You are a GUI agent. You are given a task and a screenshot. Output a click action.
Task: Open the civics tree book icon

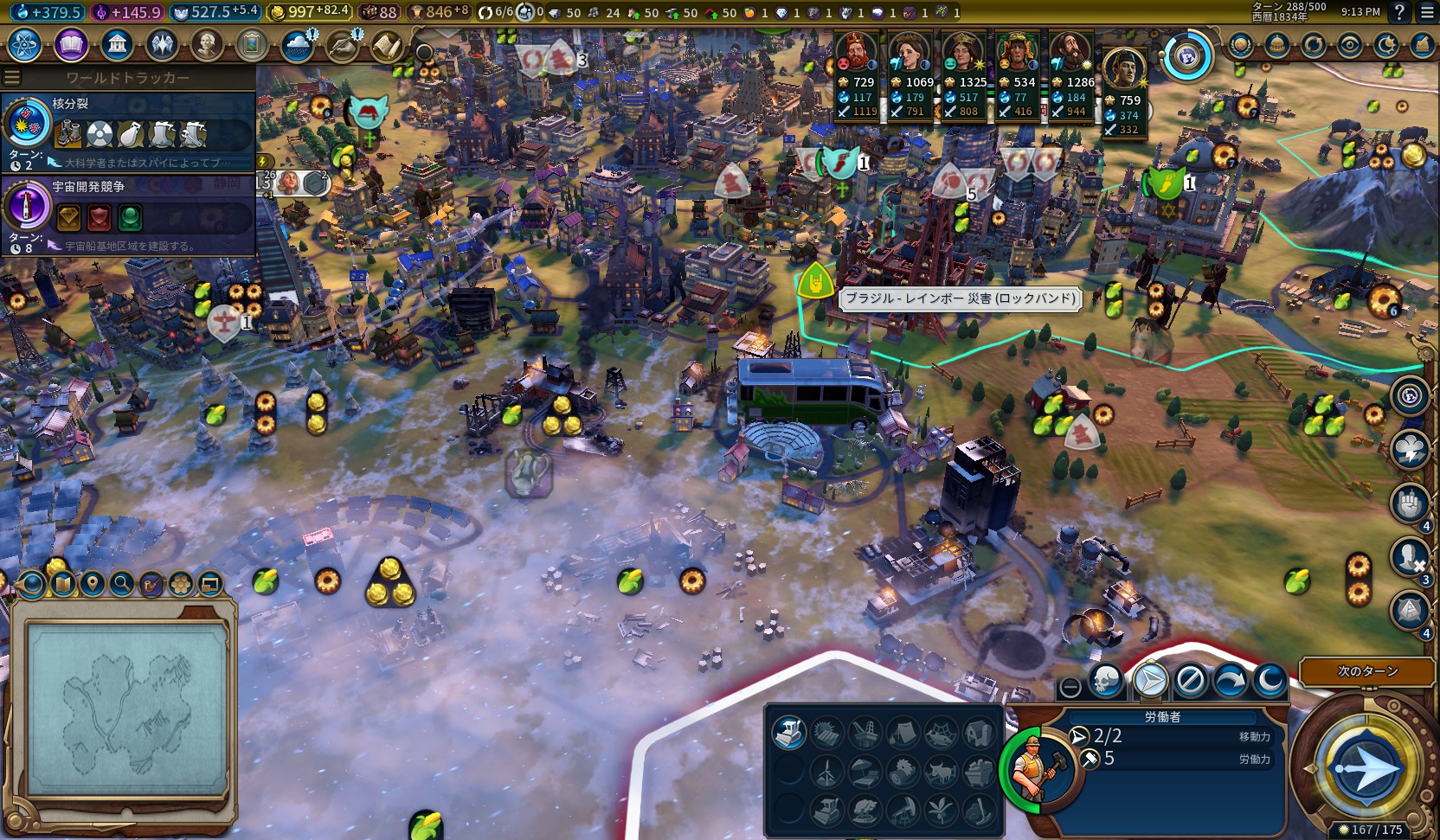tap(71, 44)
